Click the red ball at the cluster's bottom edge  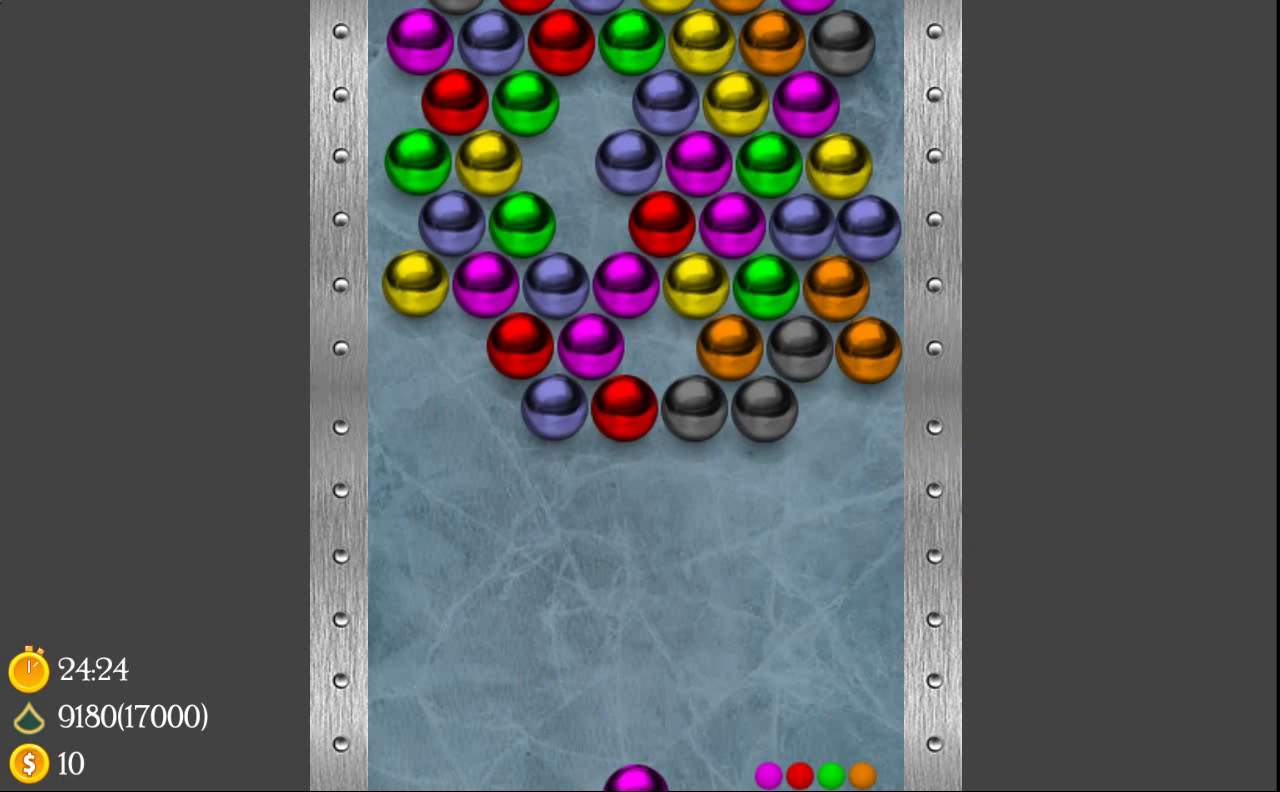coord(625,410)
